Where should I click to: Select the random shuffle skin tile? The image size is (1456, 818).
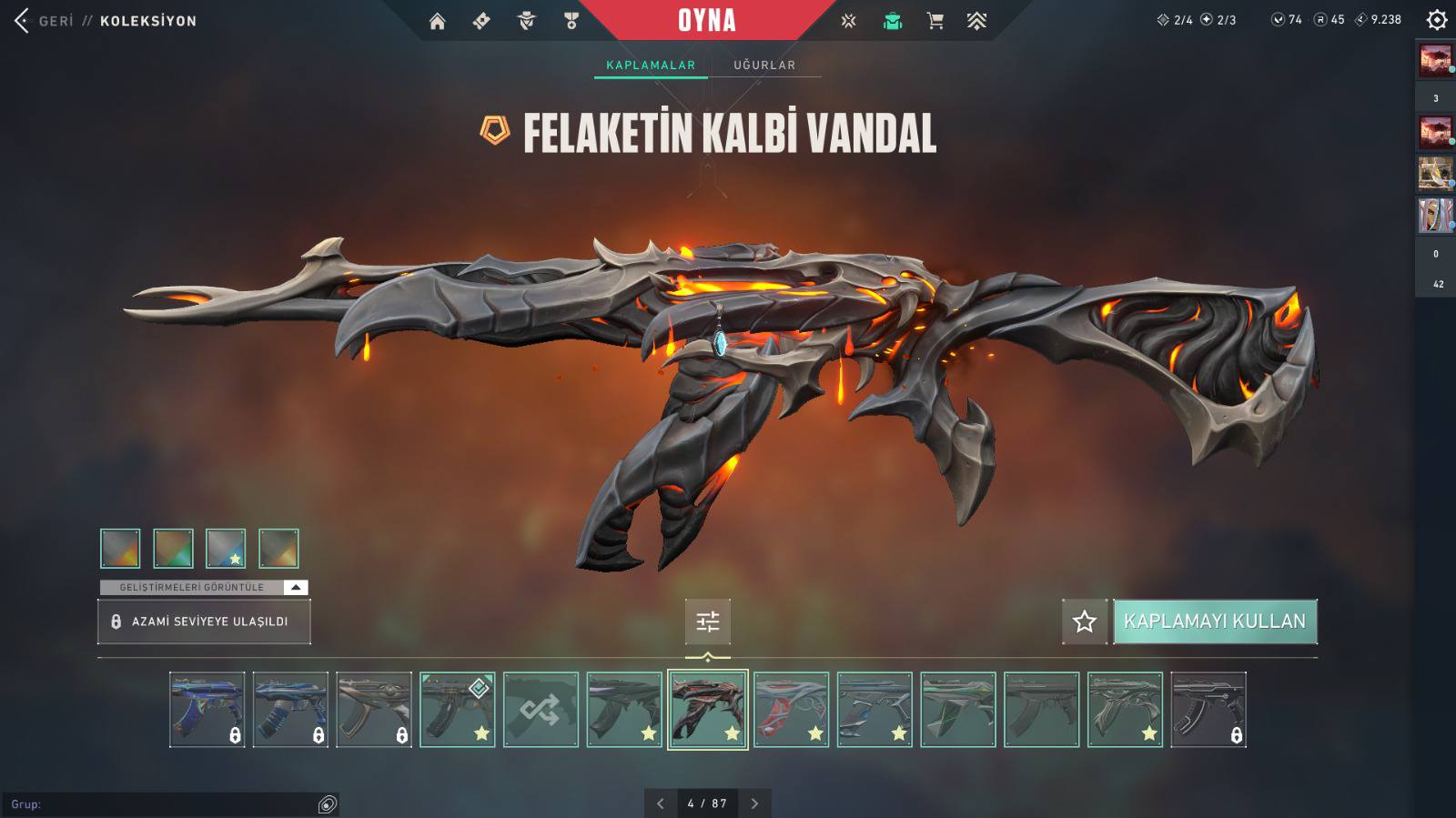point(541,710)
